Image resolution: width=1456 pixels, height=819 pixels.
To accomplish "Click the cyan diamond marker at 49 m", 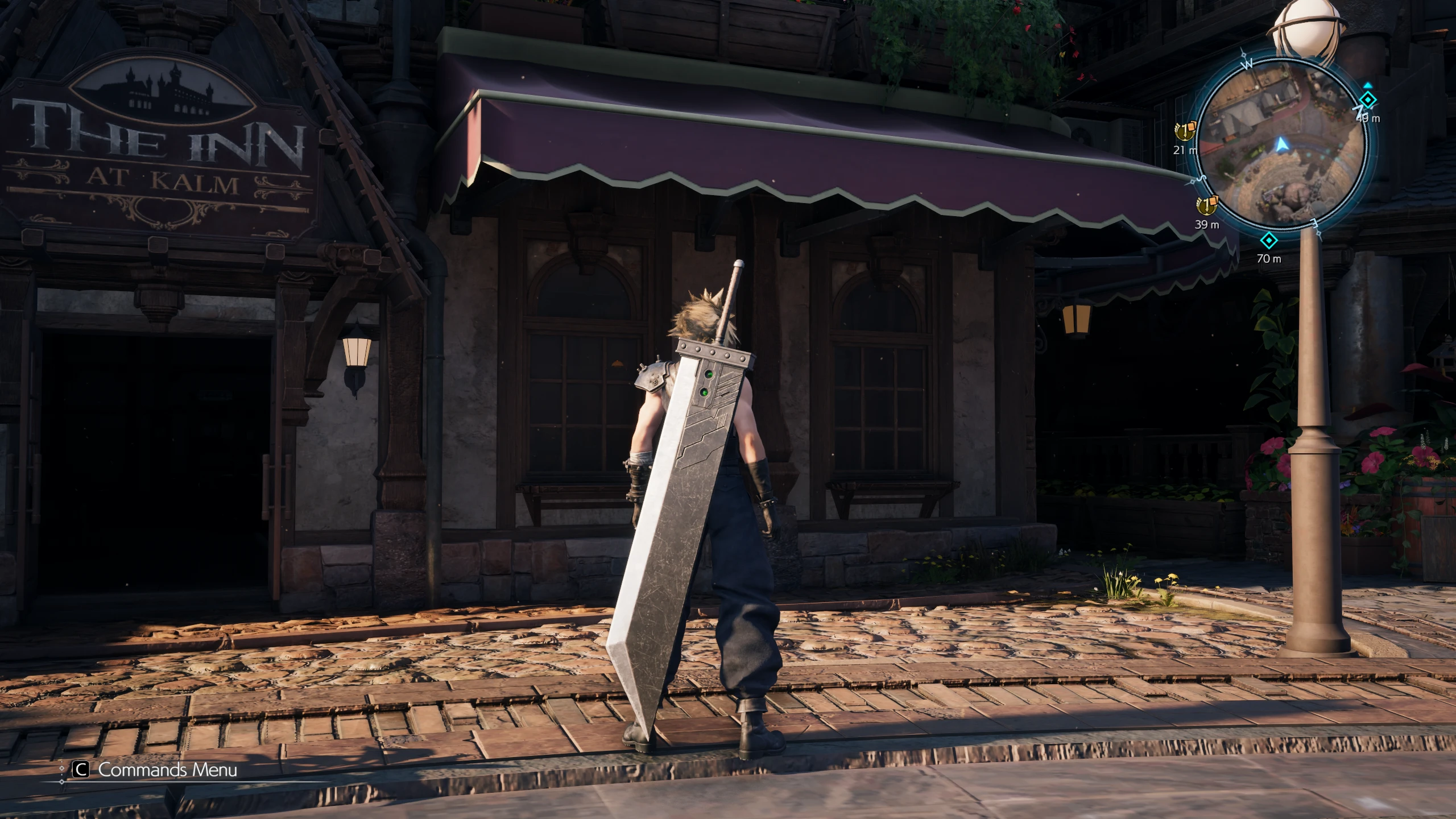I will [1368, 101].
